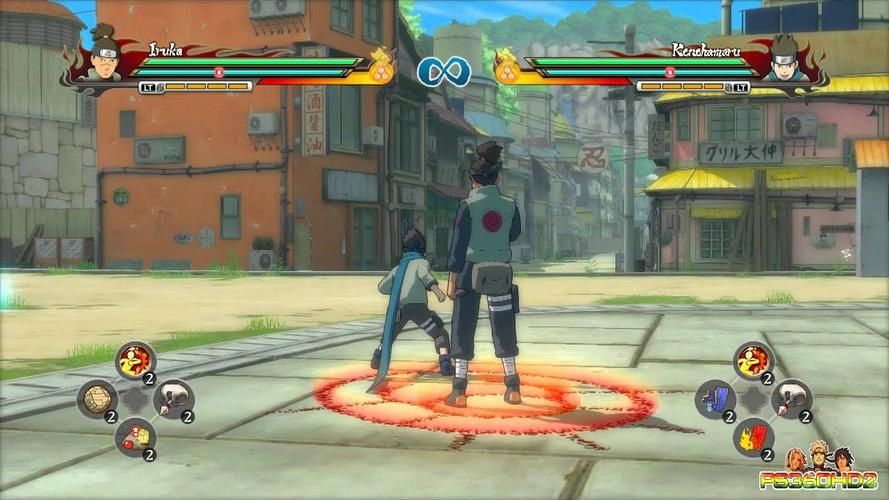The image size is (889, 500).
Task: Use Iruka's food pills item at bottom of wheel
Action: point(135,437)
